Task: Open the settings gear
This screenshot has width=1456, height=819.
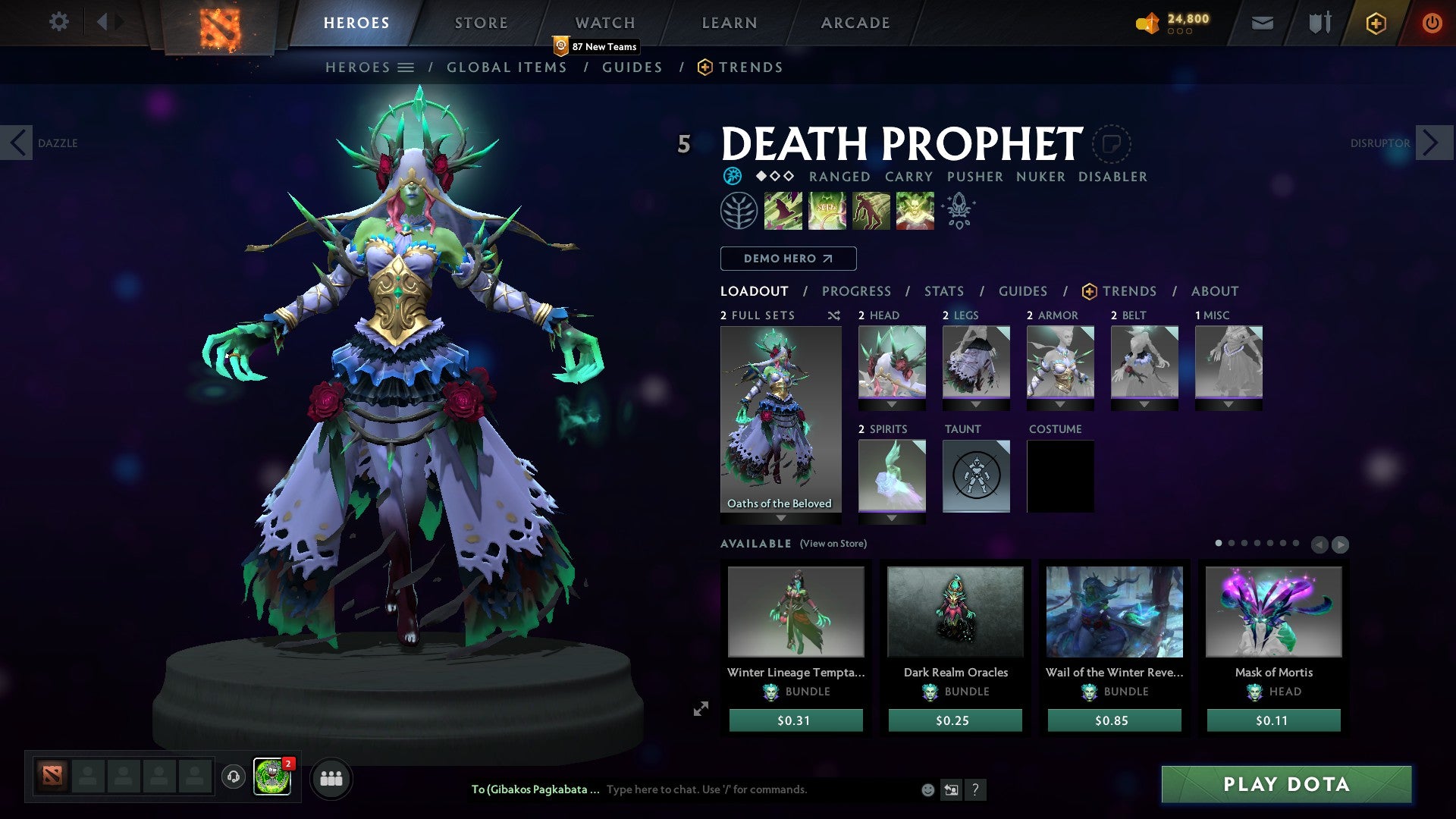Action: pyautogui.click(x=58, y=22)
